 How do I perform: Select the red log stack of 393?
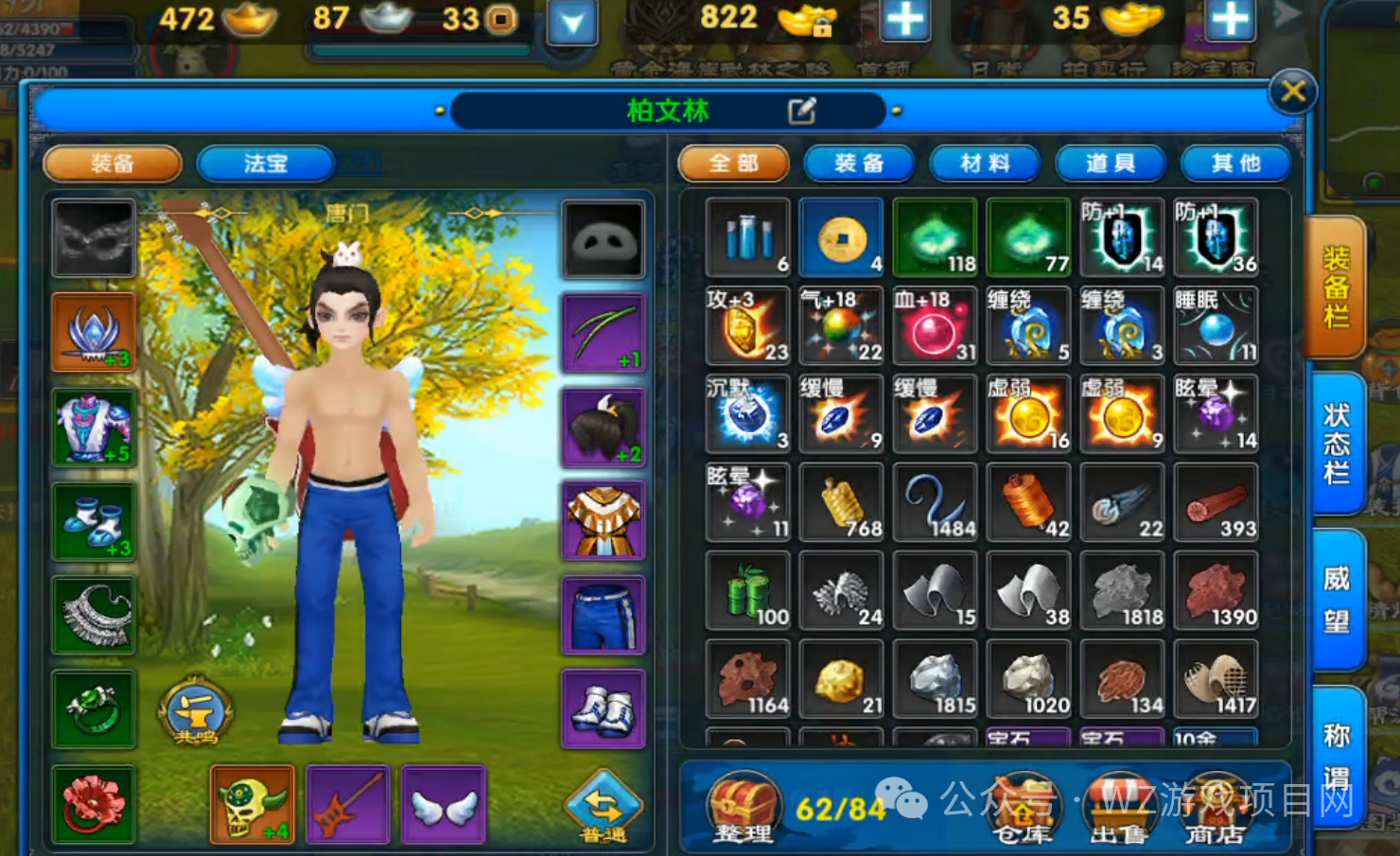(1216, 503)
